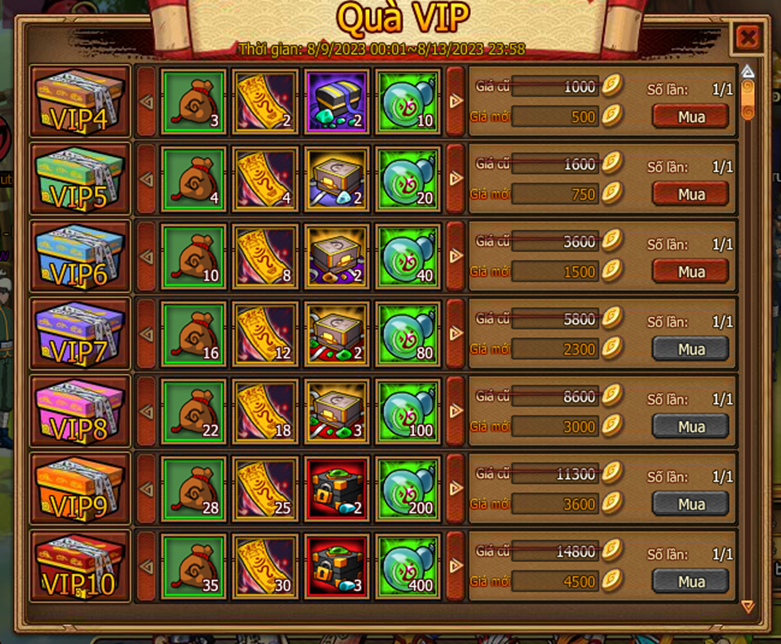Choose the VIP10 red chest
This screenshot has width=781, height=644.
(80, 566)
